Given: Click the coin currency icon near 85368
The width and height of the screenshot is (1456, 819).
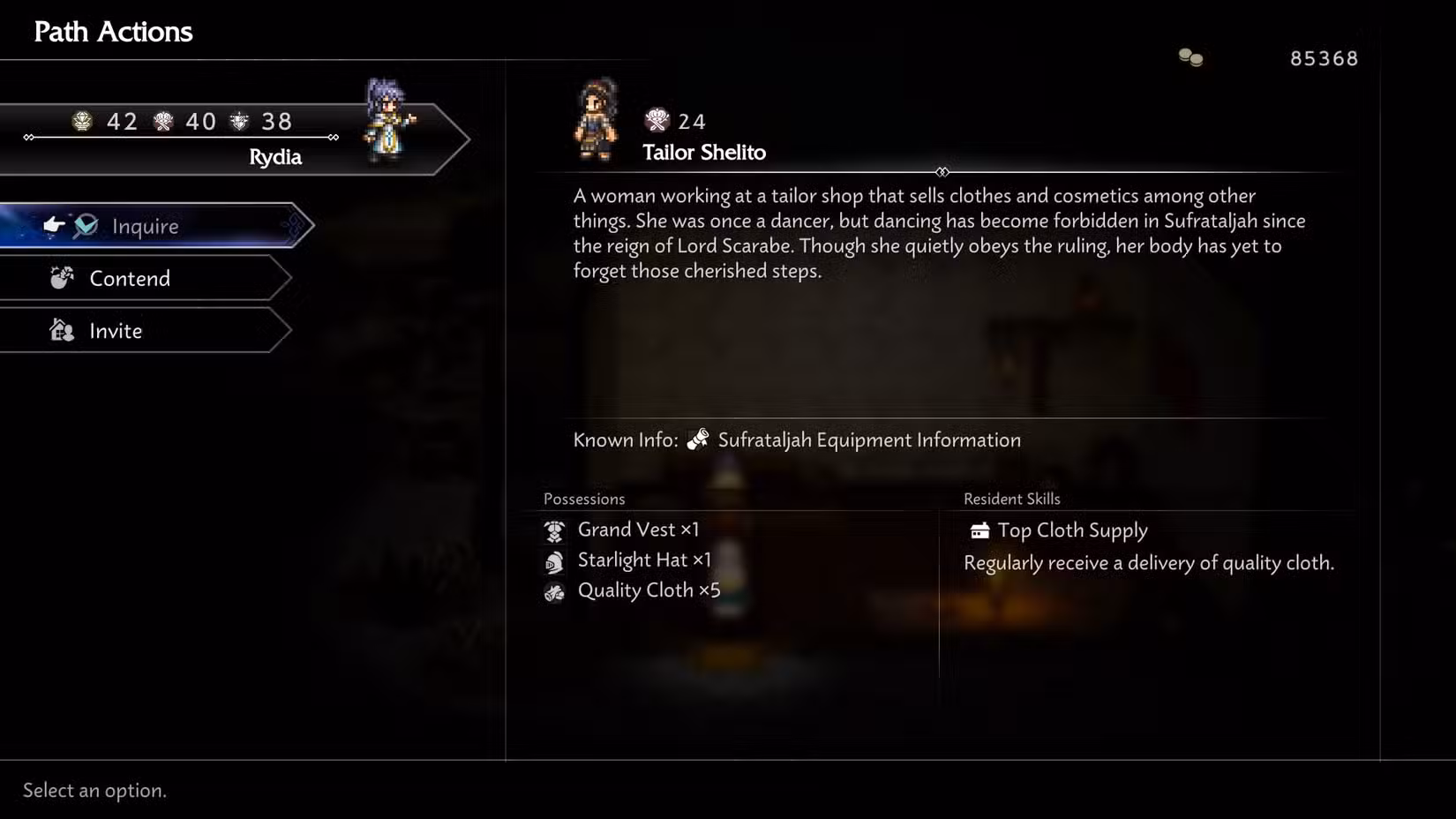Looking at the screenshot, I should coord(1189,56).
